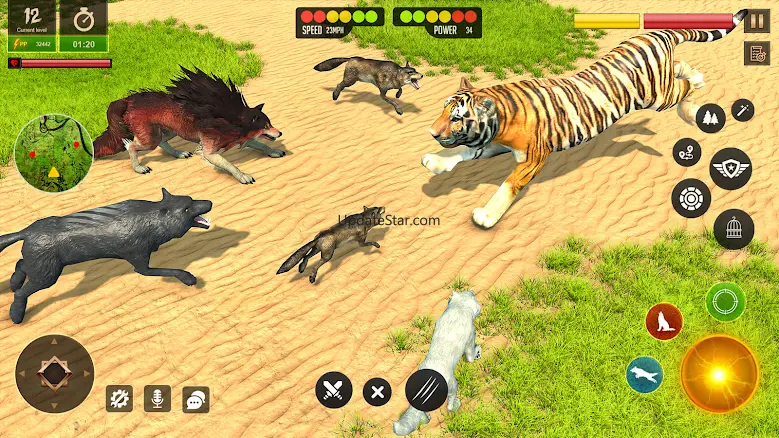Open the chat bubbles icon
Viewport: 779px width, 438px height.
(196, 399)
